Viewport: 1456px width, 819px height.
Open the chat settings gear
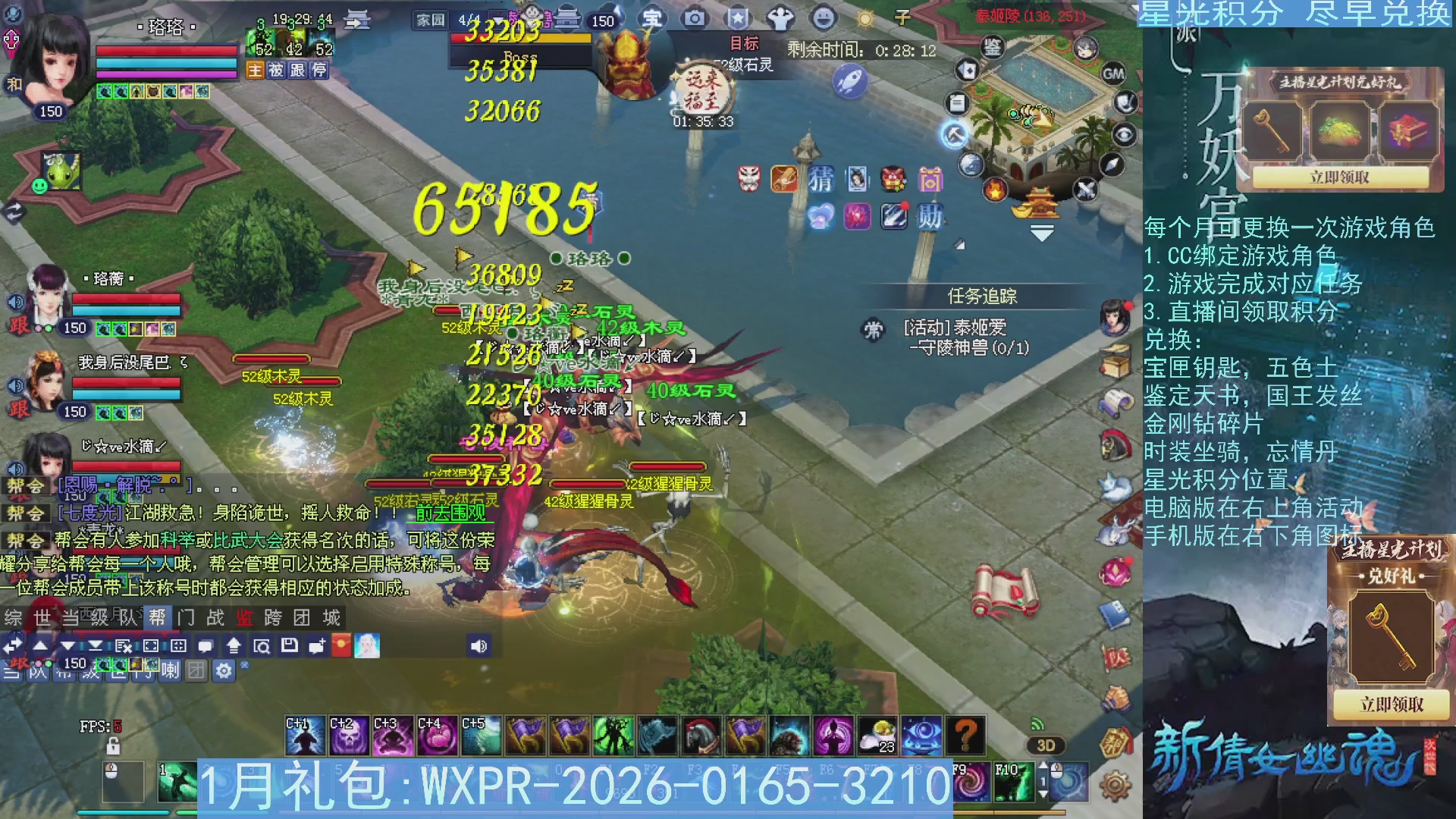coord(223,670)
